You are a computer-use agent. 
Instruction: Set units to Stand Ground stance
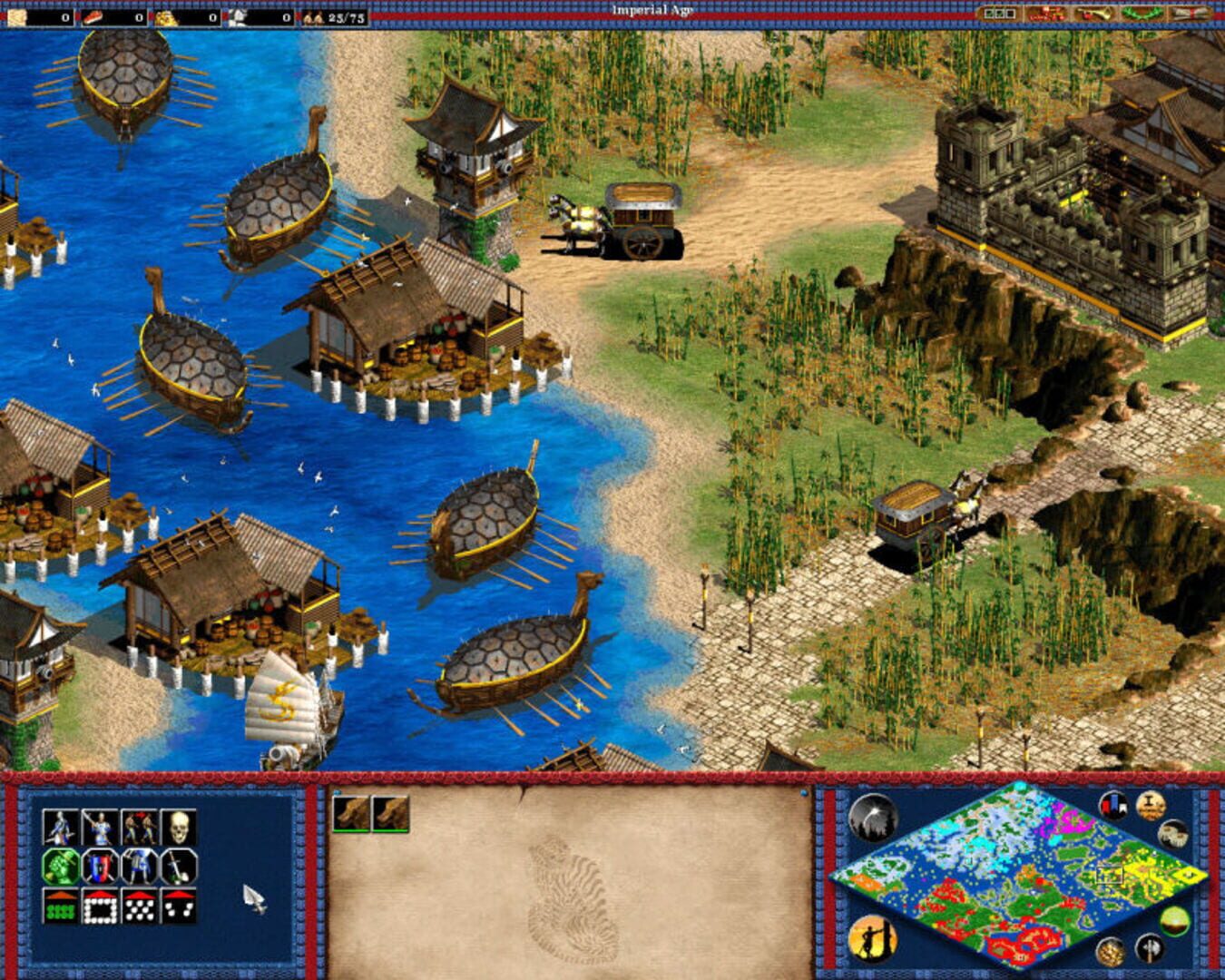(x=140, y=866)
